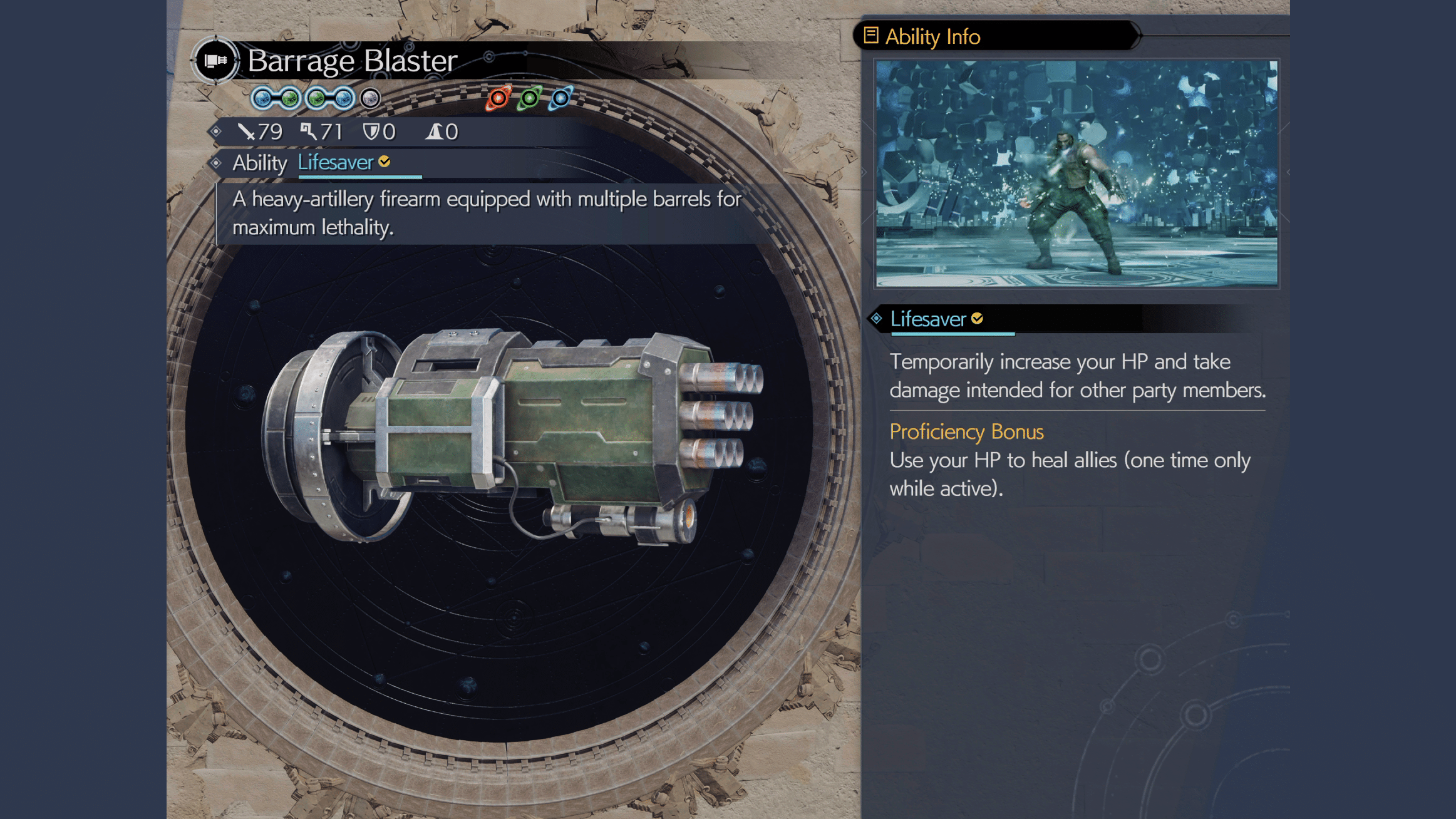The height and width of the screenshot is (819, 1456).
Task: Toggle the yellow proficiency checkmark beside Lifesaver
Action: 385,162
